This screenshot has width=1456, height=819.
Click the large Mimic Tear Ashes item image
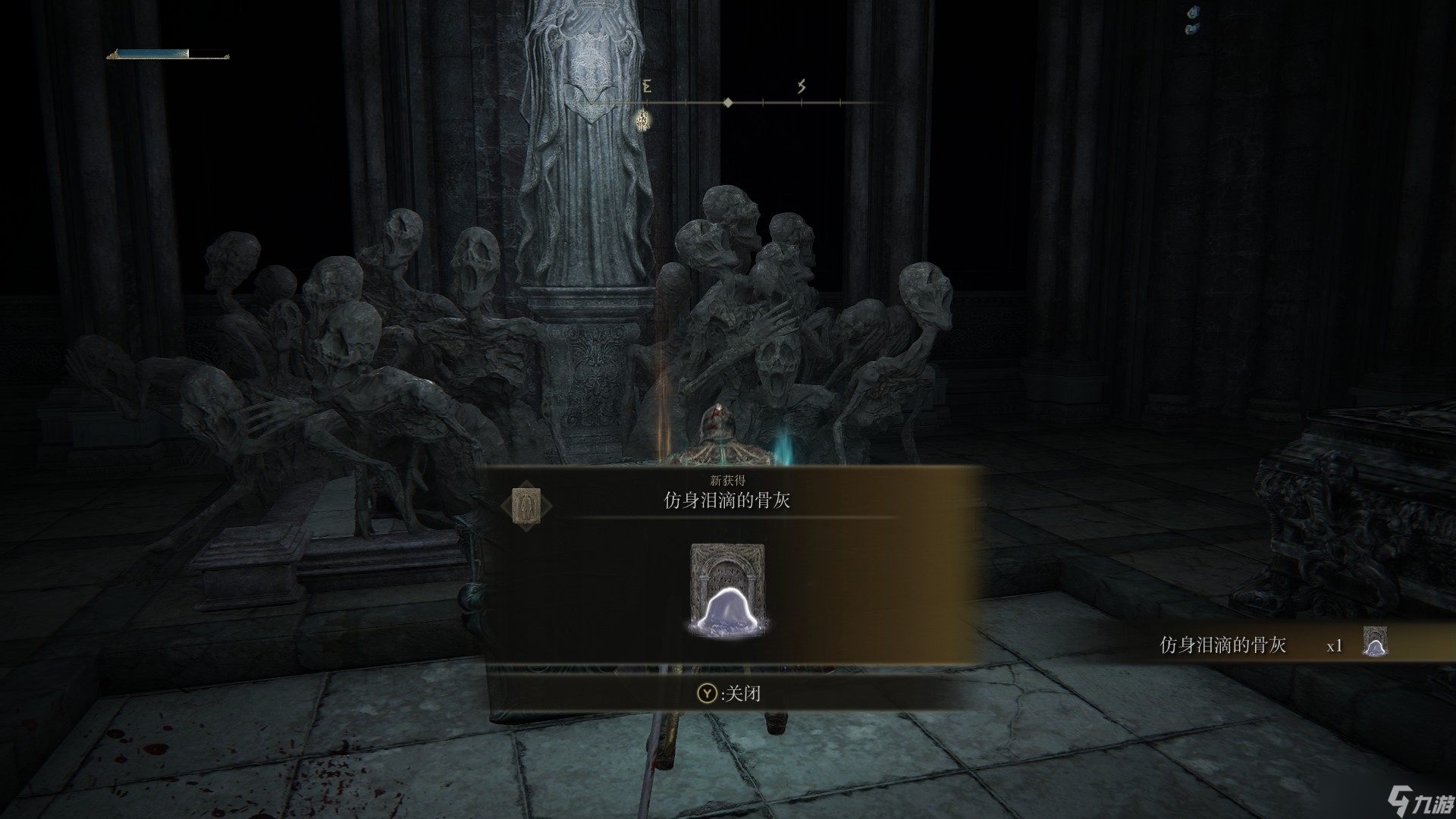click(x=727, y=590)
